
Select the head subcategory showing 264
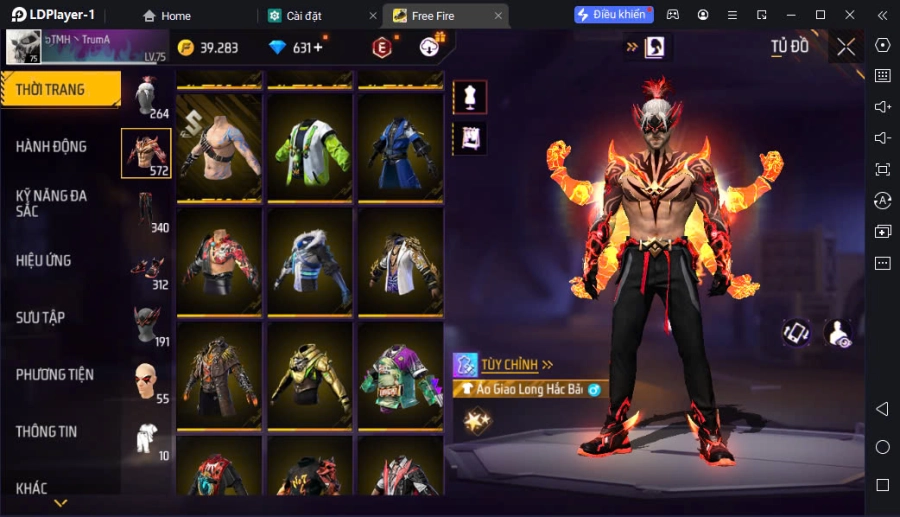tap(147, 97)
